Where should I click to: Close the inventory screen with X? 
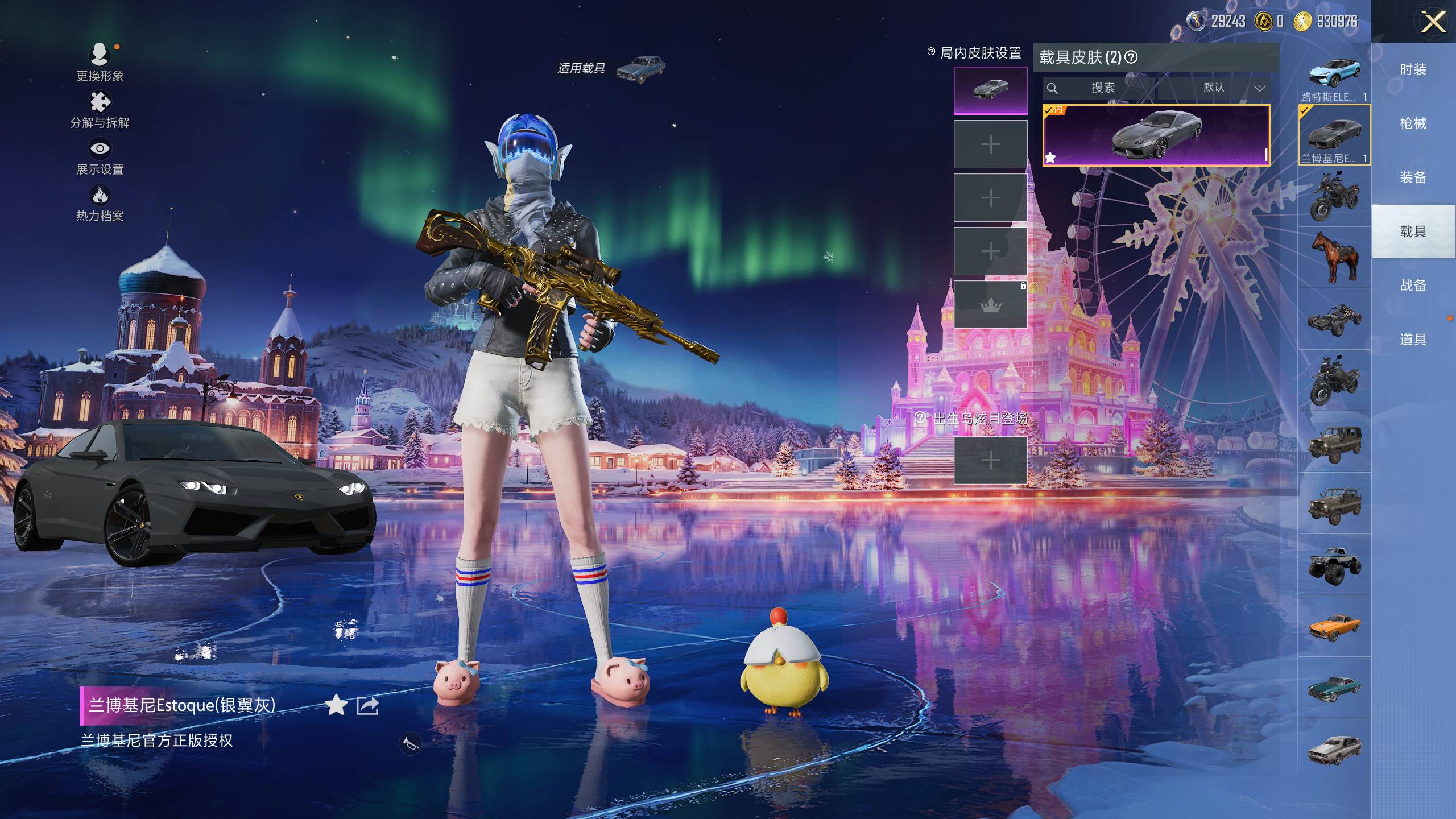click(1433, 23)
